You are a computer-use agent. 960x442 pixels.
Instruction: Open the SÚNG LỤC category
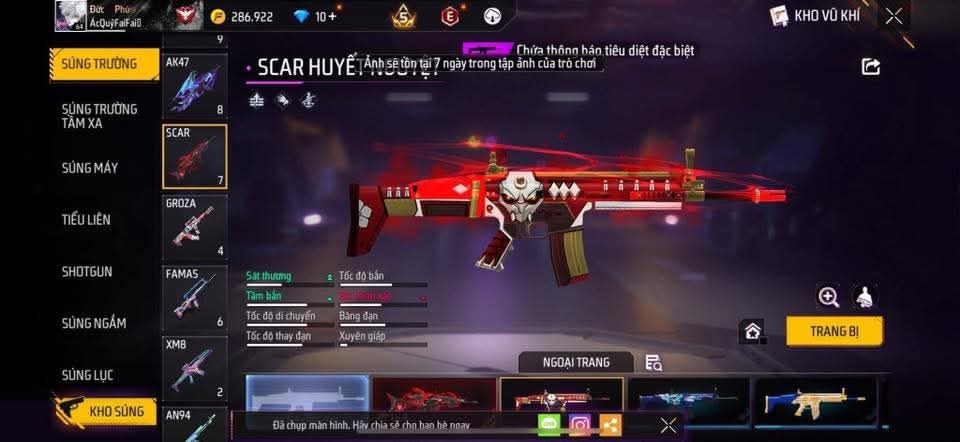point(88,376)
